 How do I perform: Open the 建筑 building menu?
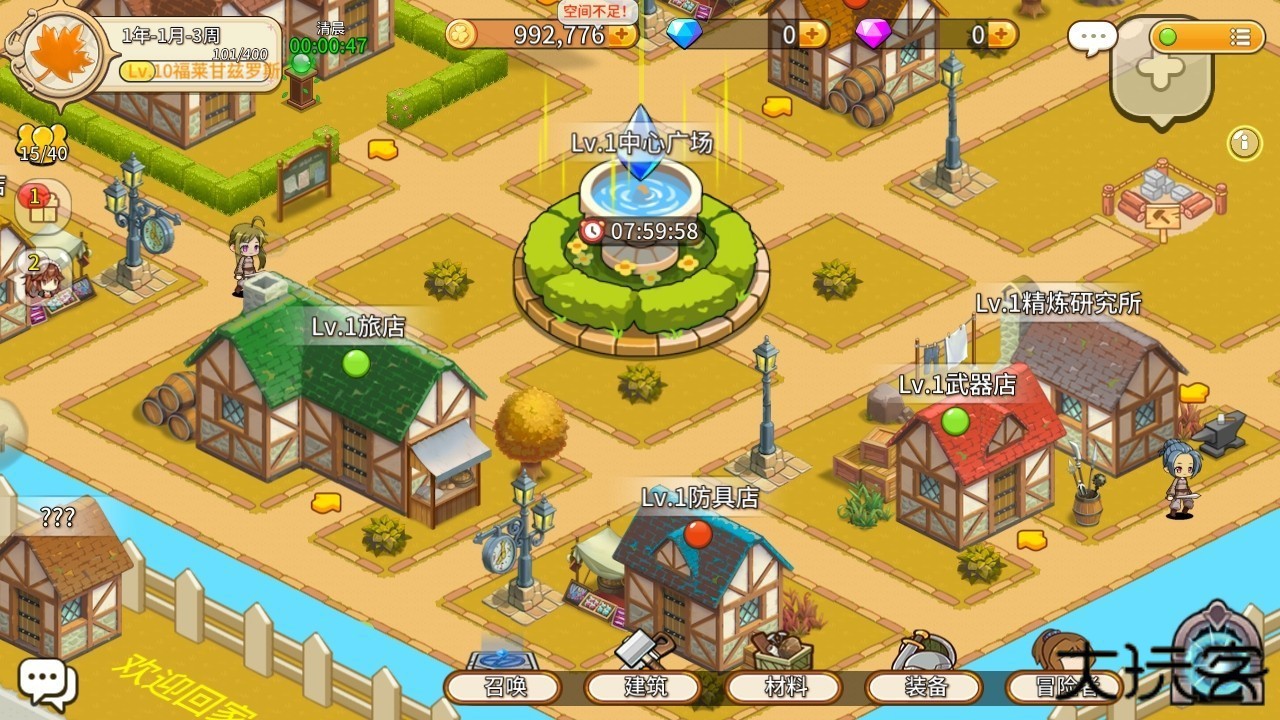click(x=644, y=687)
